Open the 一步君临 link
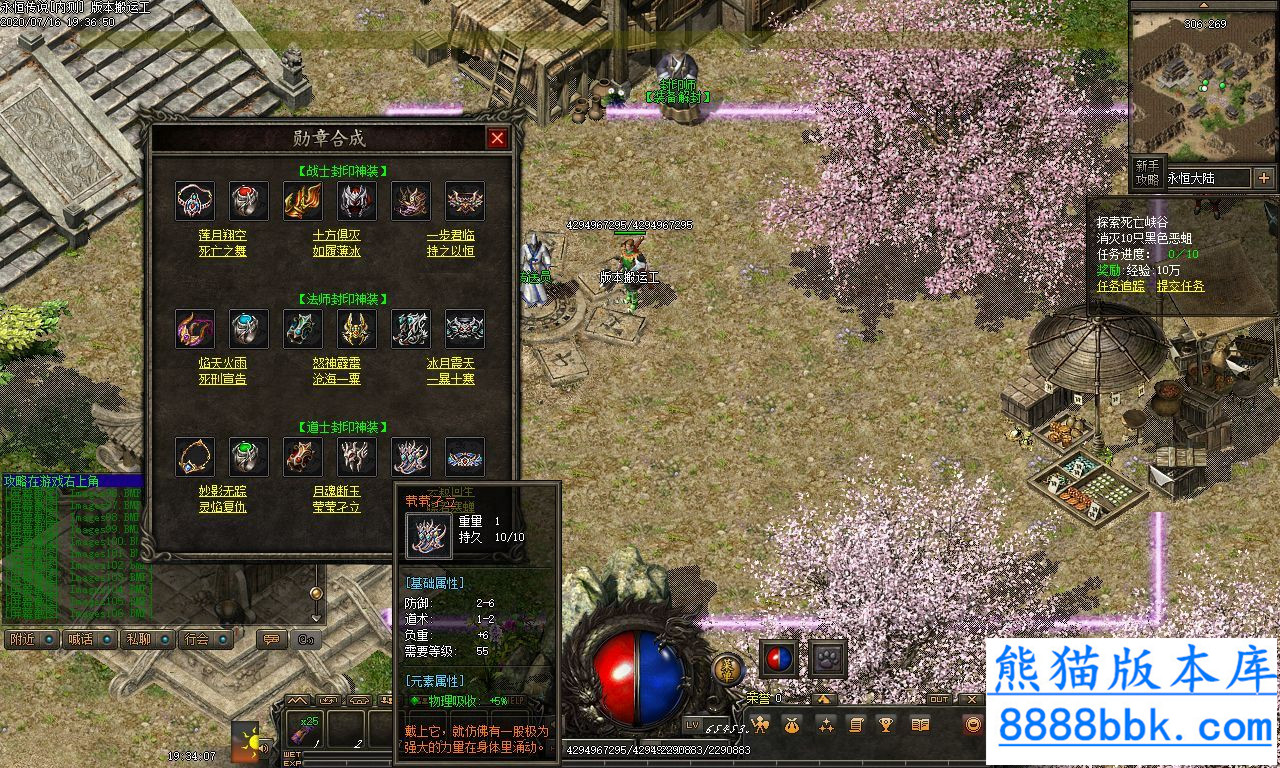 [x=450, y=235]
